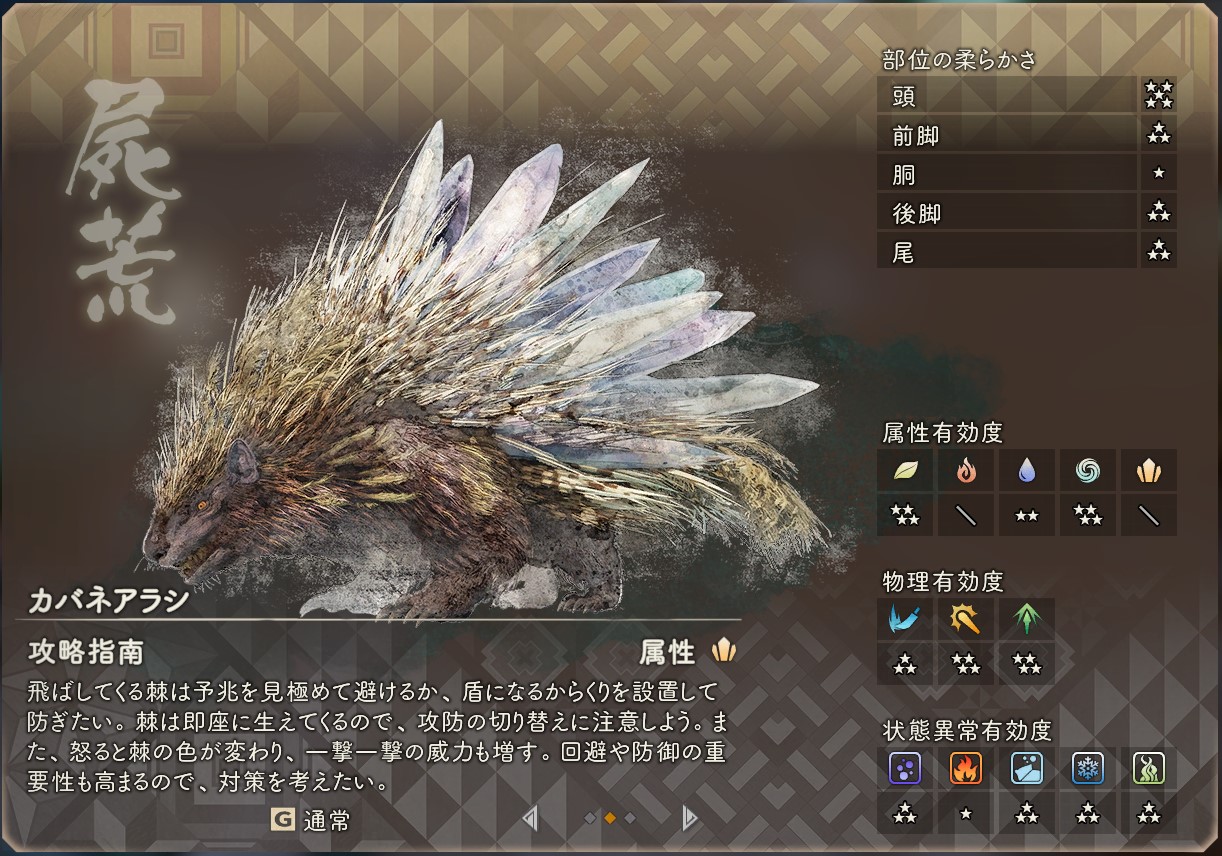
Task: Click the green leaf wood element icon
Action: (906, 470)
